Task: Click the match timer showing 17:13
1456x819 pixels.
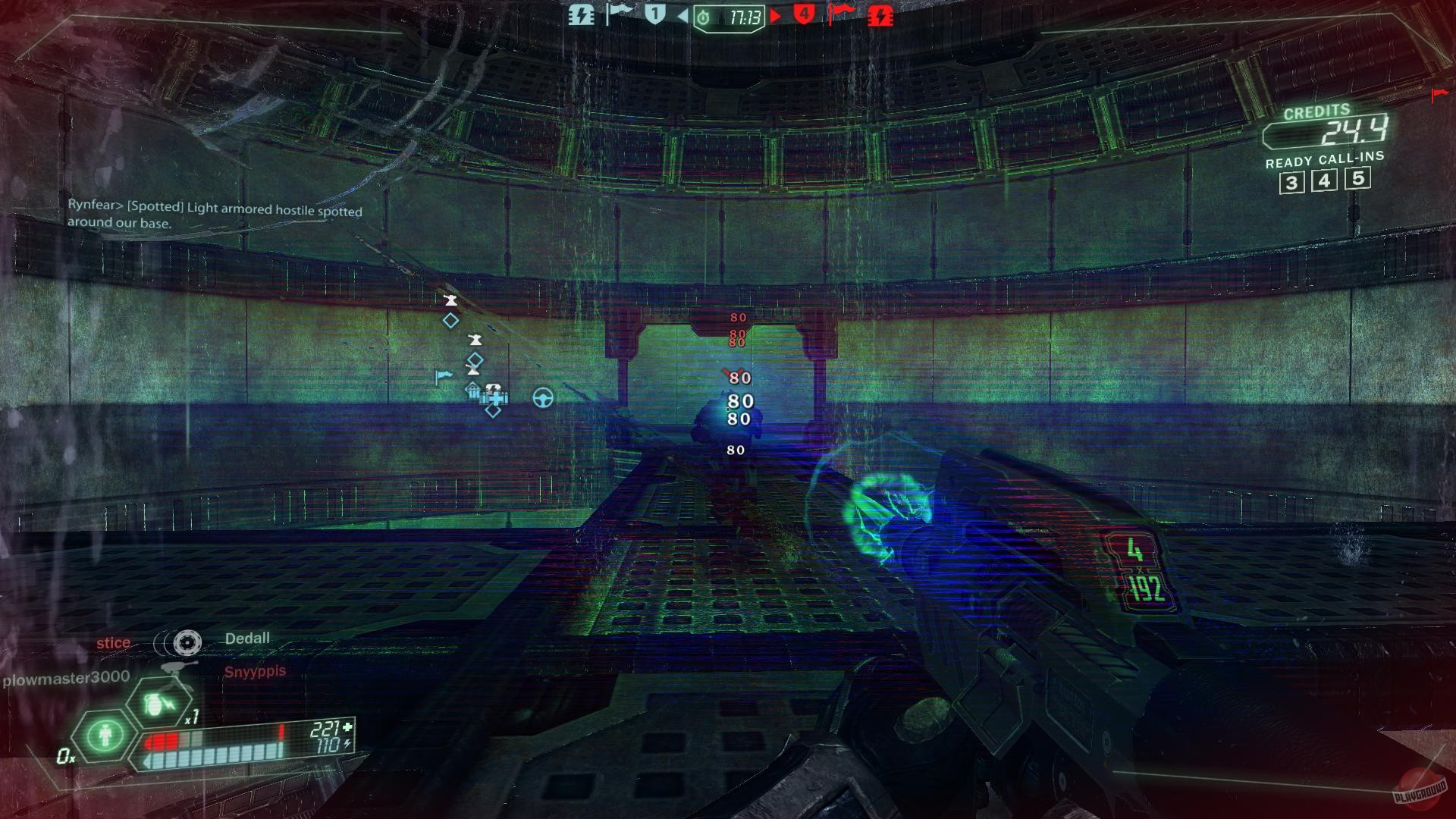Action: pos(745,16)
